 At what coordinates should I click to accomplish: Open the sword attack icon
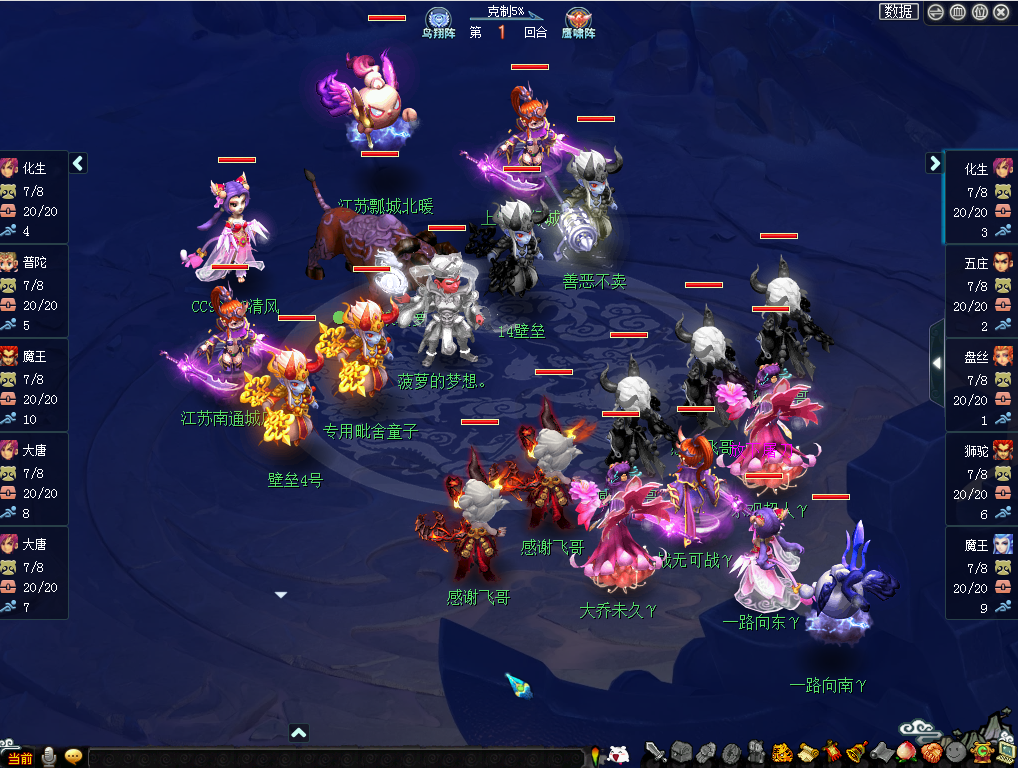[655, 751]
